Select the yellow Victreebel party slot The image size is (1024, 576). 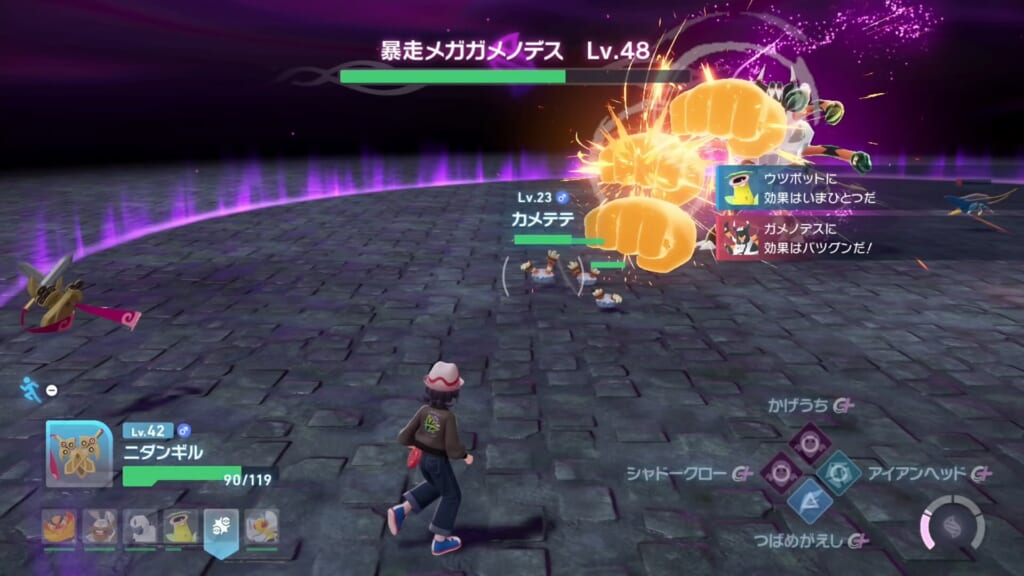point(181,525)
